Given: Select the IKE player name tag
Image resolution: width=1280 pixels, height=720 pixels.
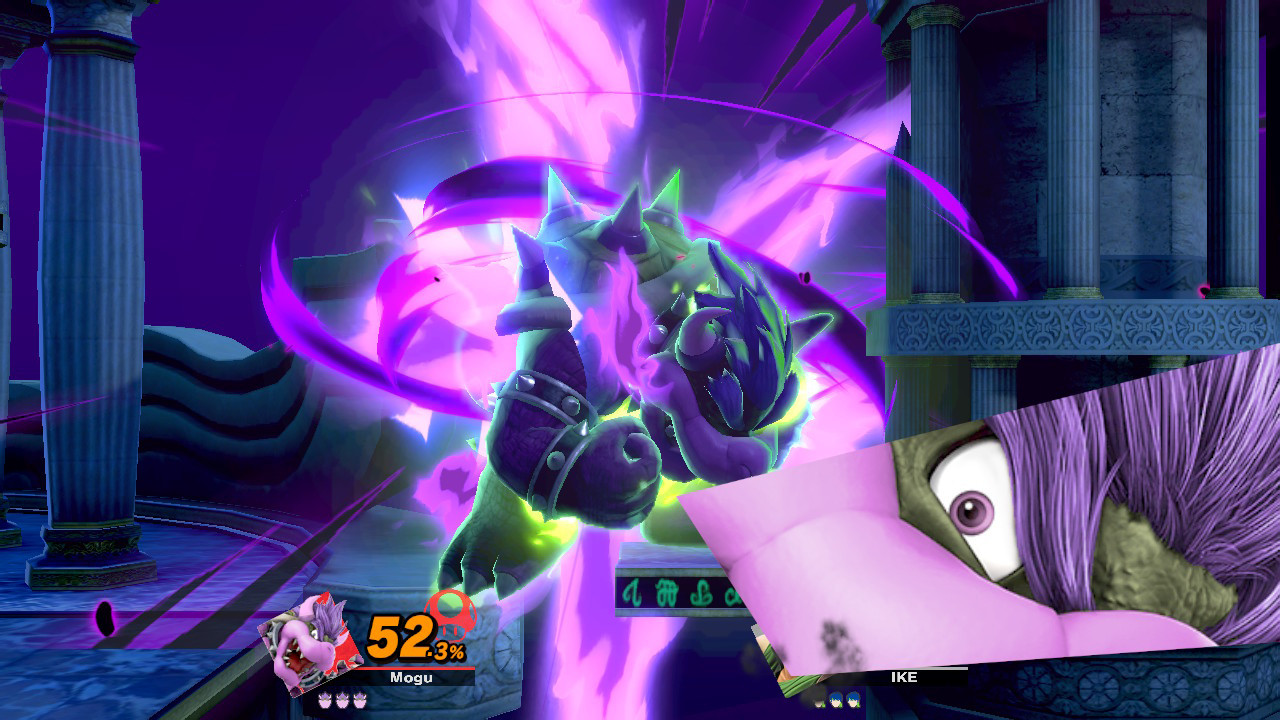Looking at the screenshot, I should click(903, 676).
